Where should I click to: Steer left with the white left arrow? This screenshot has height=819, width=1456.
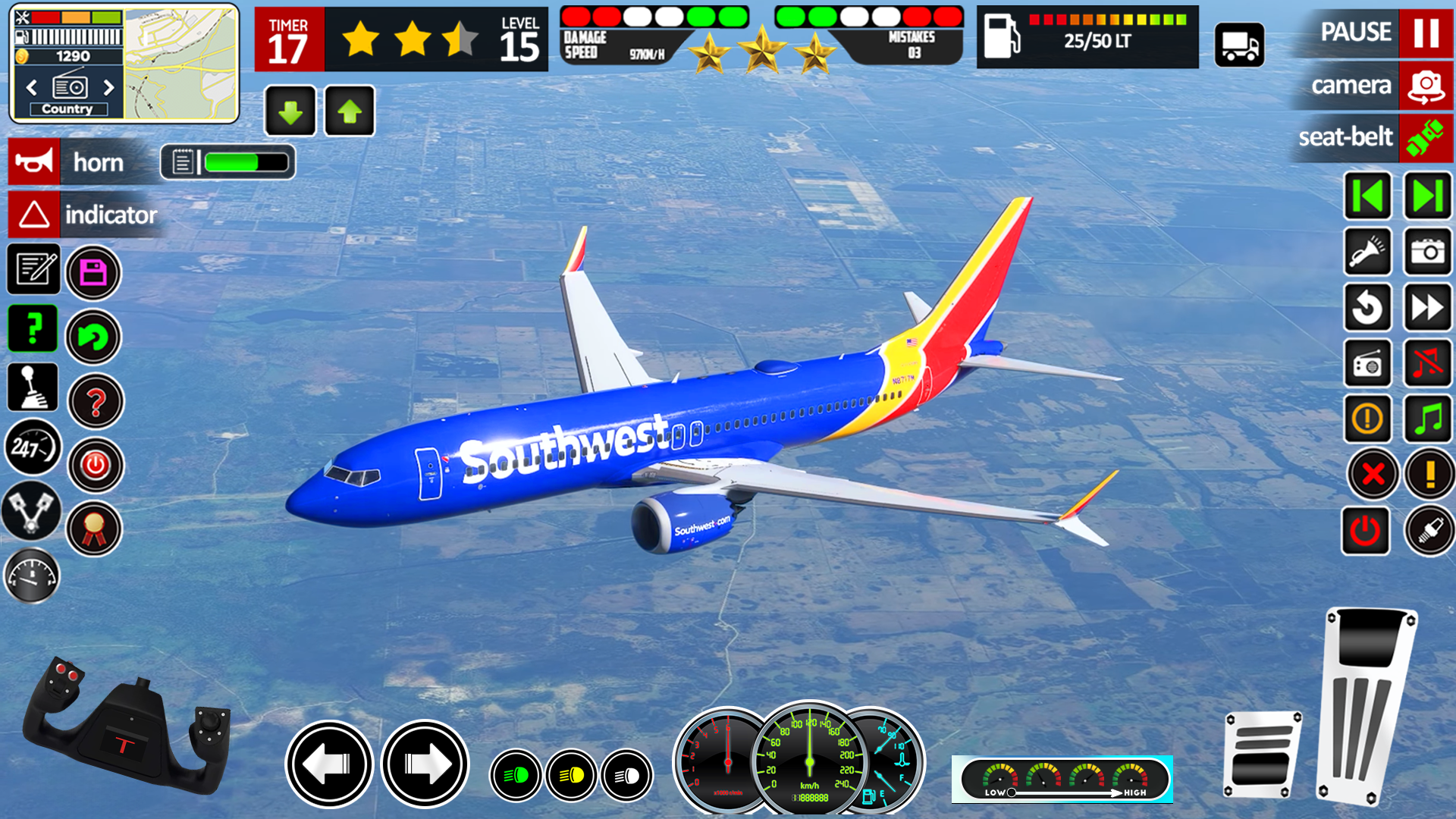[329, 763]
